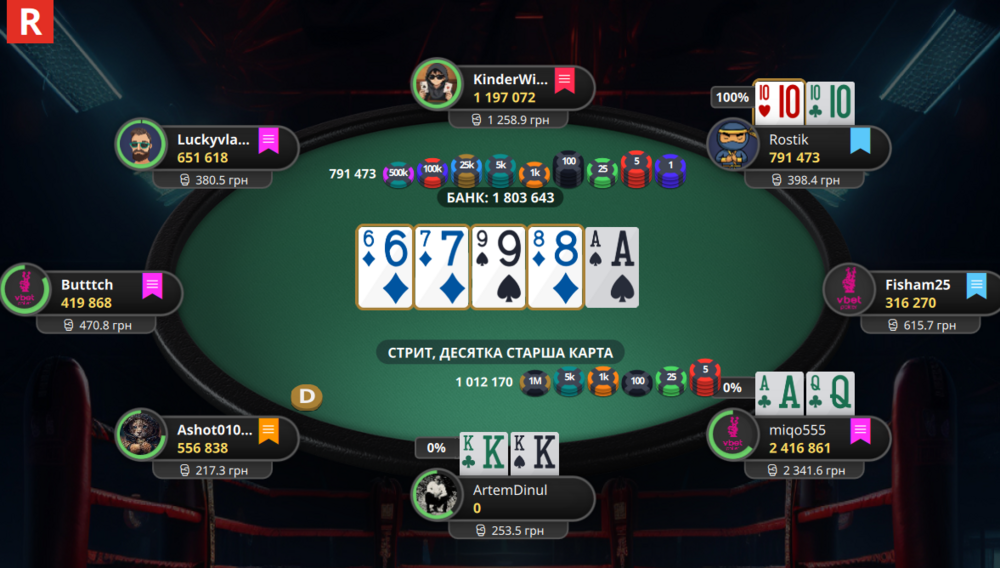This screenshot has width=1000, height=568.
Task: Open Fisham25's blue note tag
Action: tap(976, 286)
